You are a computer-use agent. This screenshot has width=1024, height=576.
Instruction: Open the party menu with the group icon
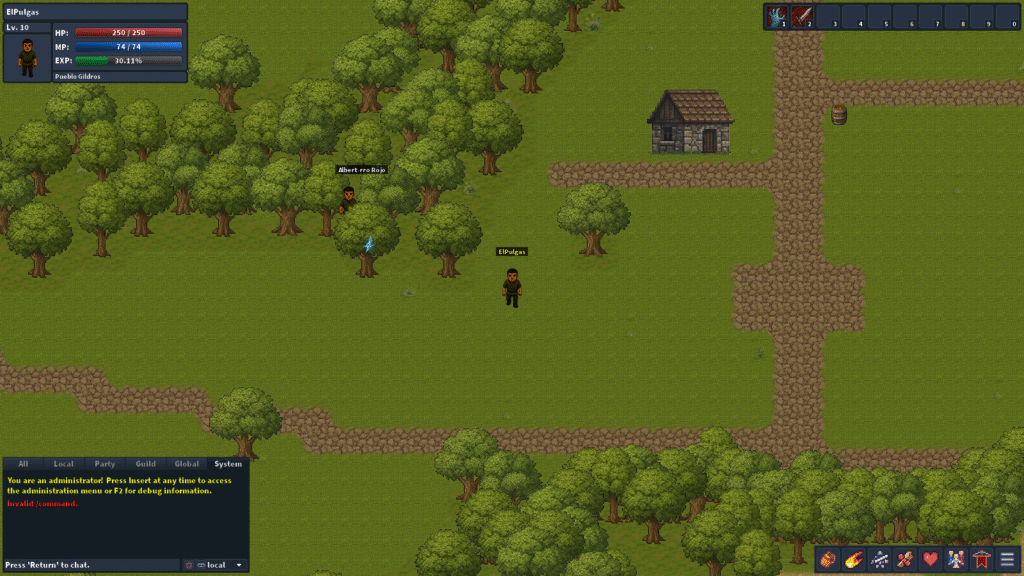click(x=957, y=559)
